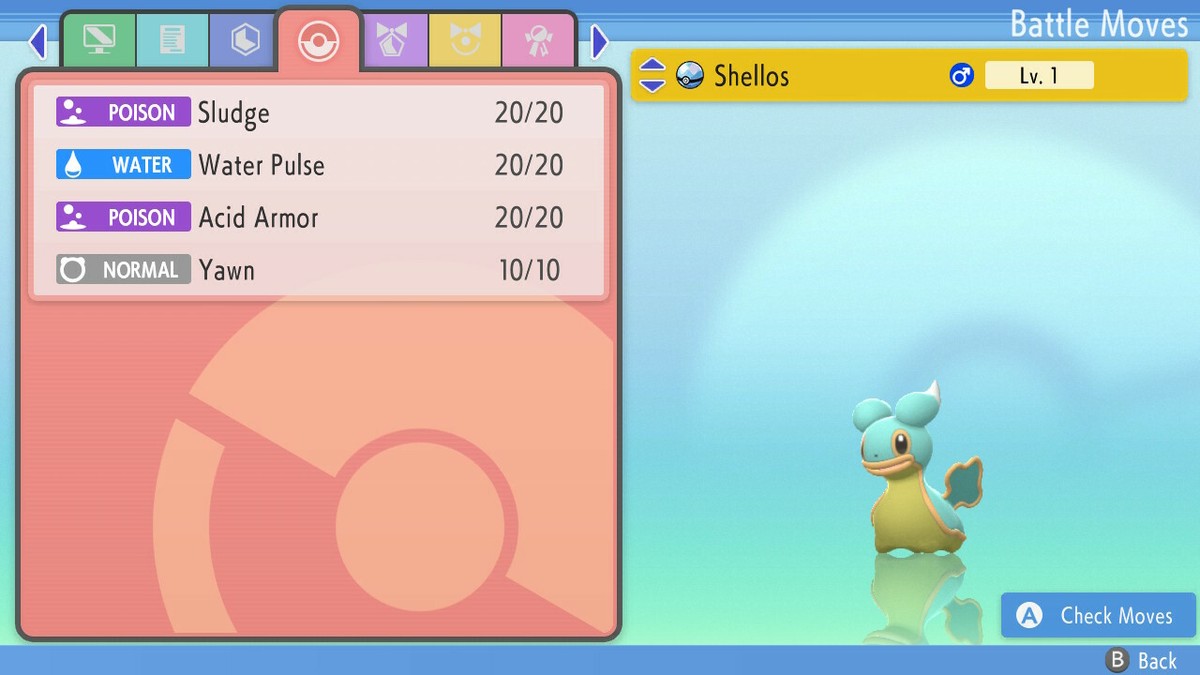
Task: Open the pink ribbon tab
Action: (x=538, y=40)
